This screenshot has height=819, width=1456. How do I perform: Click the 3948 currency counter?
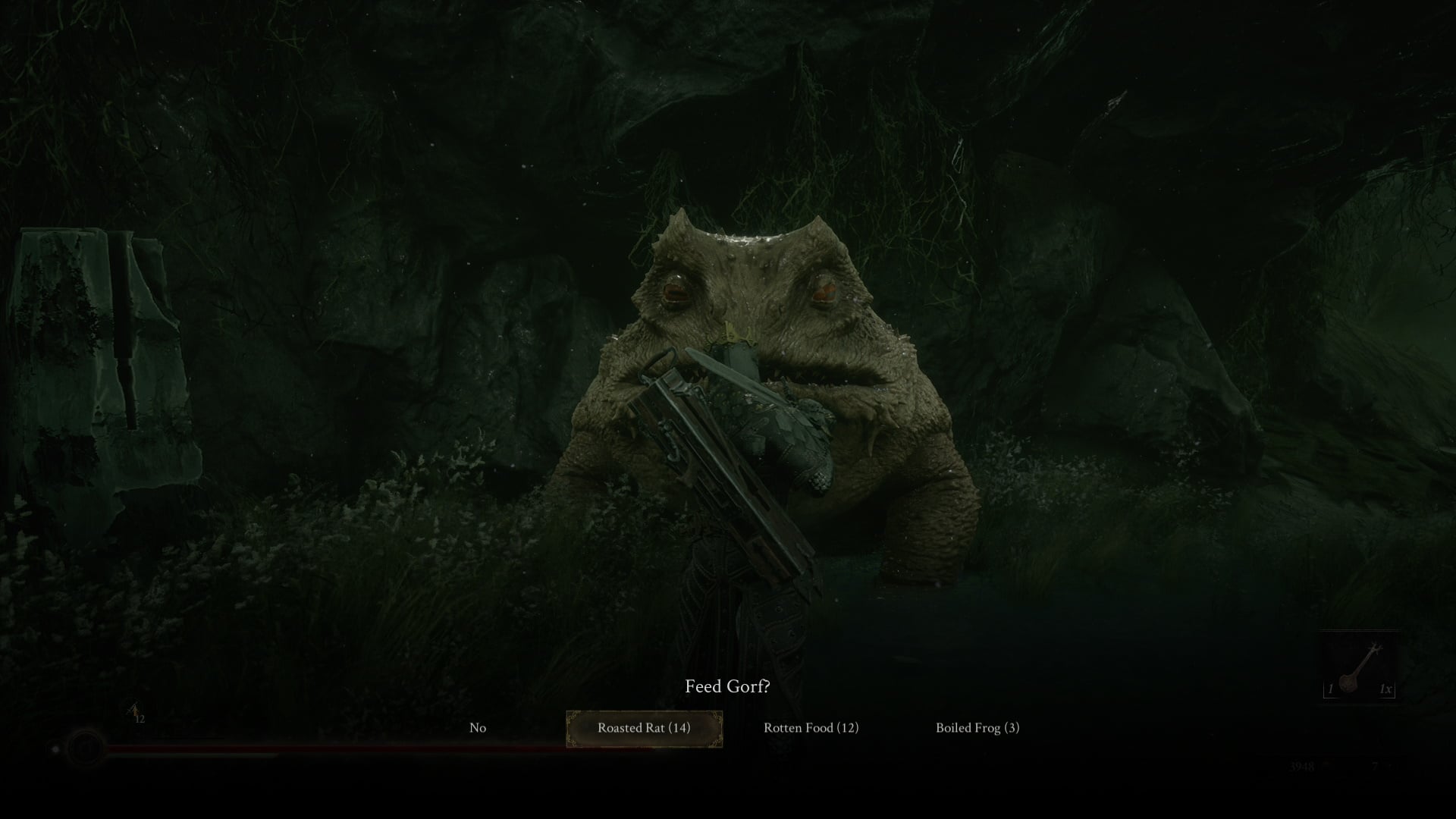[x=1301, y=767]
